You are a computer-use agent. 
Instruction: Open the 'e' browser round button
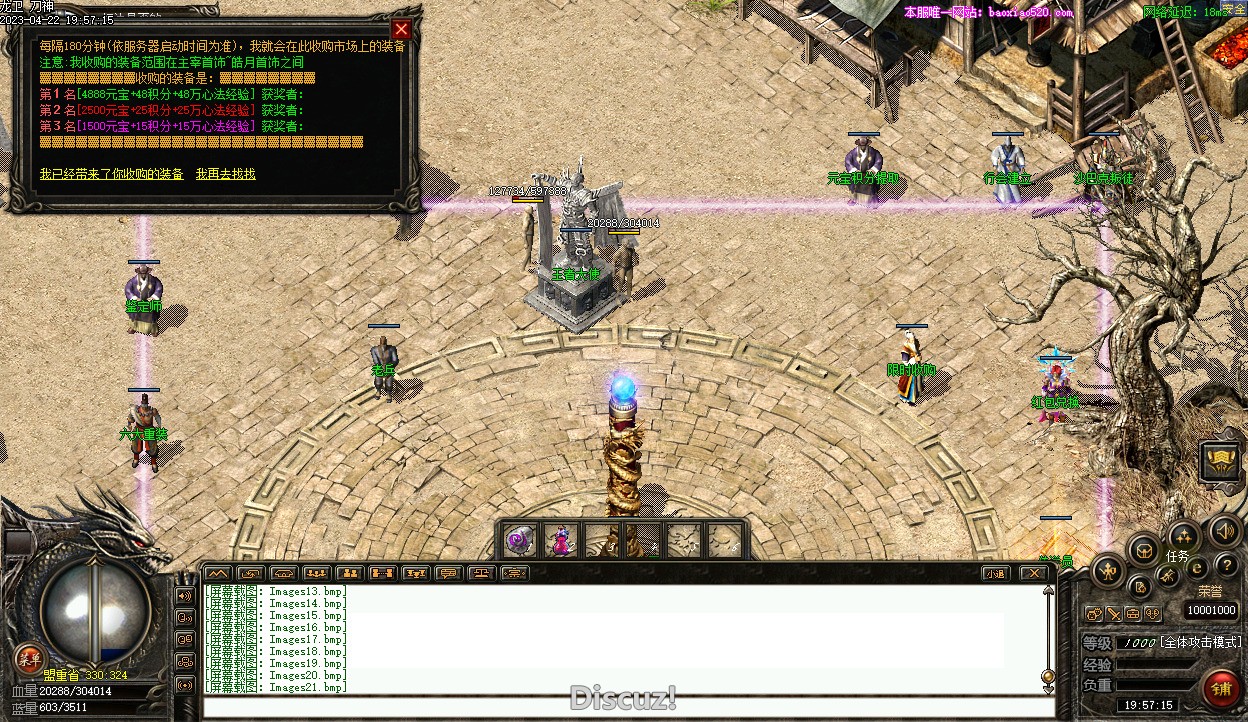(x=1196, y=567)
